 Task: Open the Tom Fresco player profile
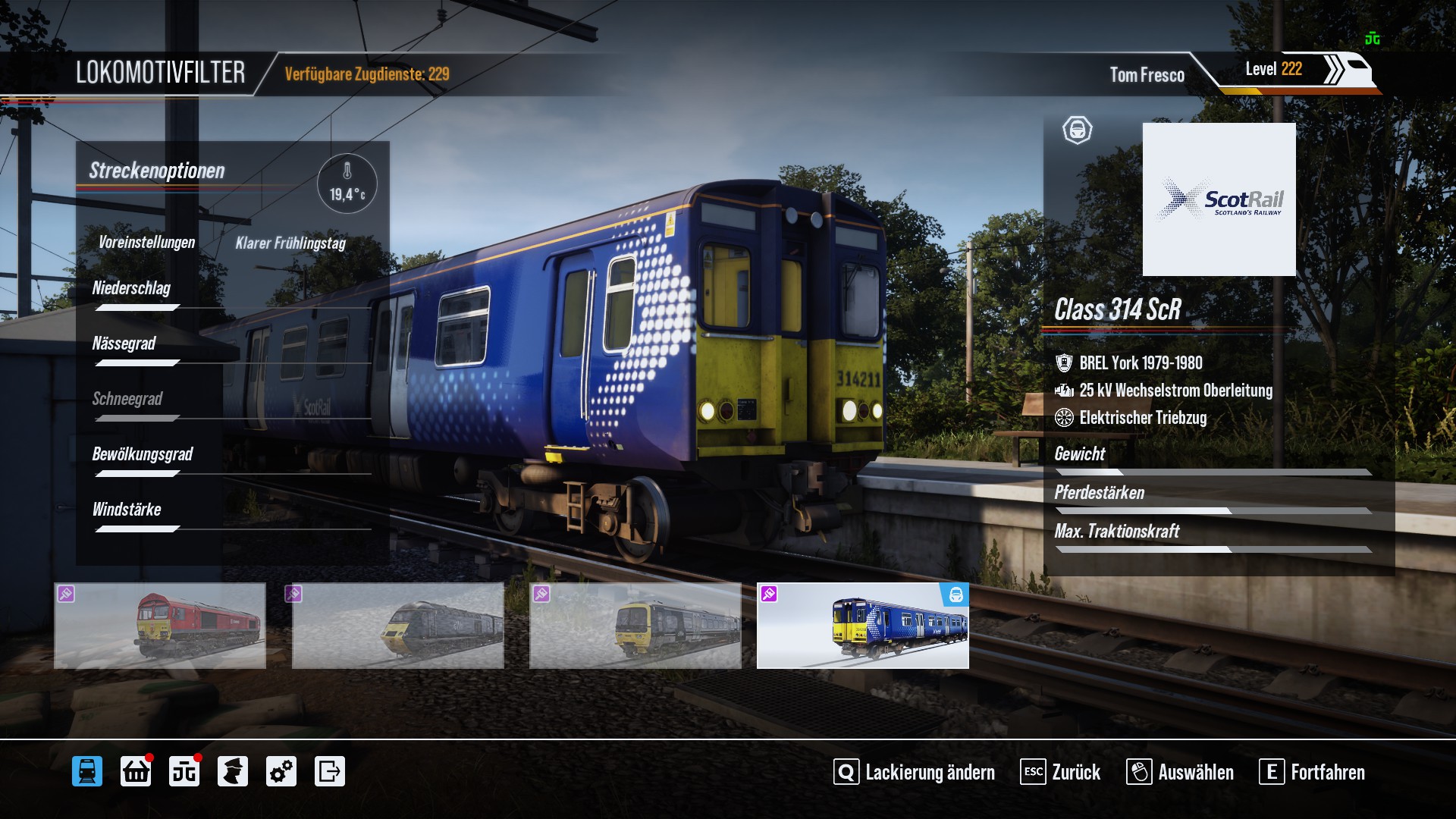pyautogui.click(x=1147, y=74)
